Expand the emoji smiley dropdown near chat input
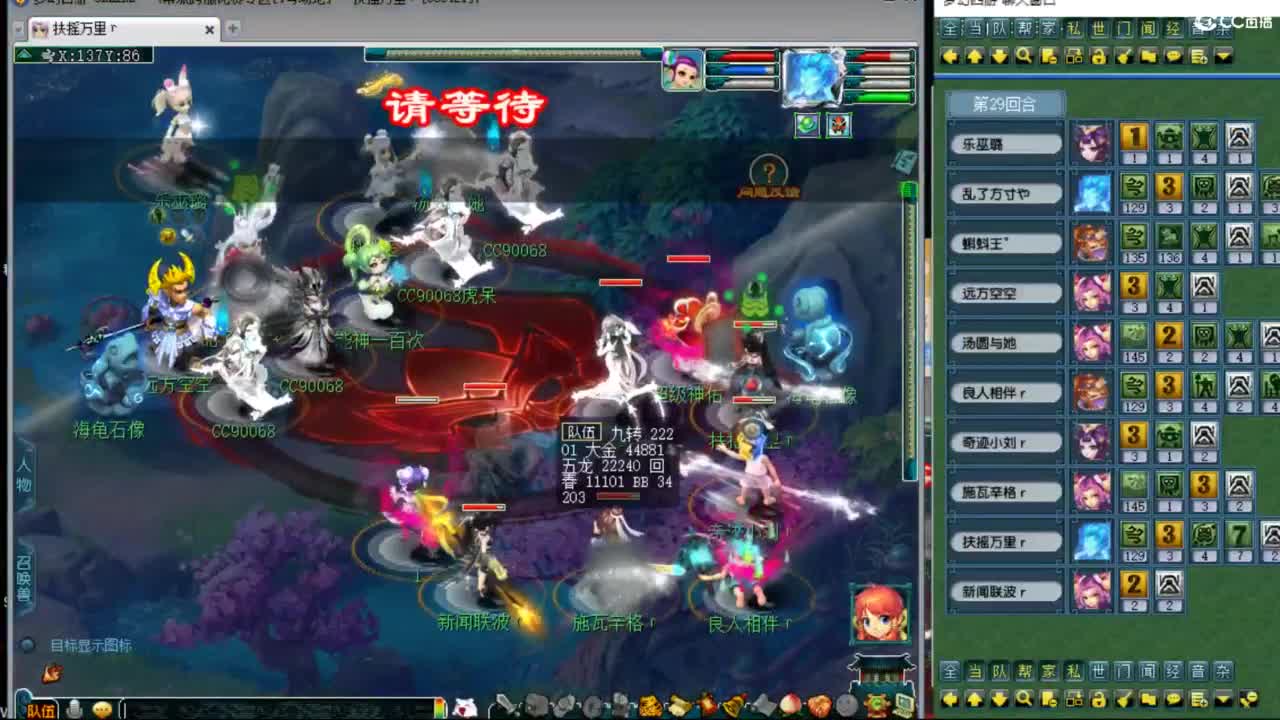Viewport: 1280px width, 720px height. (100, 706)
